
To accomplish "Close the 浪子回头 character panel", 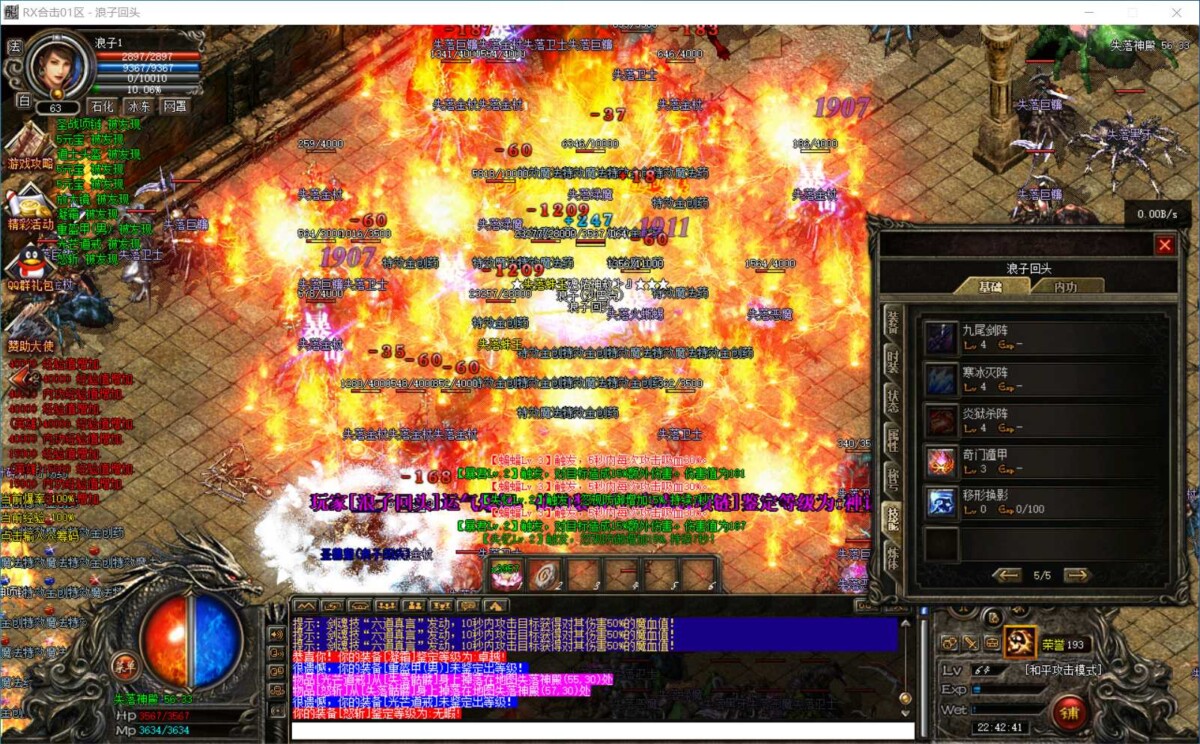I will pos(1165,245).
